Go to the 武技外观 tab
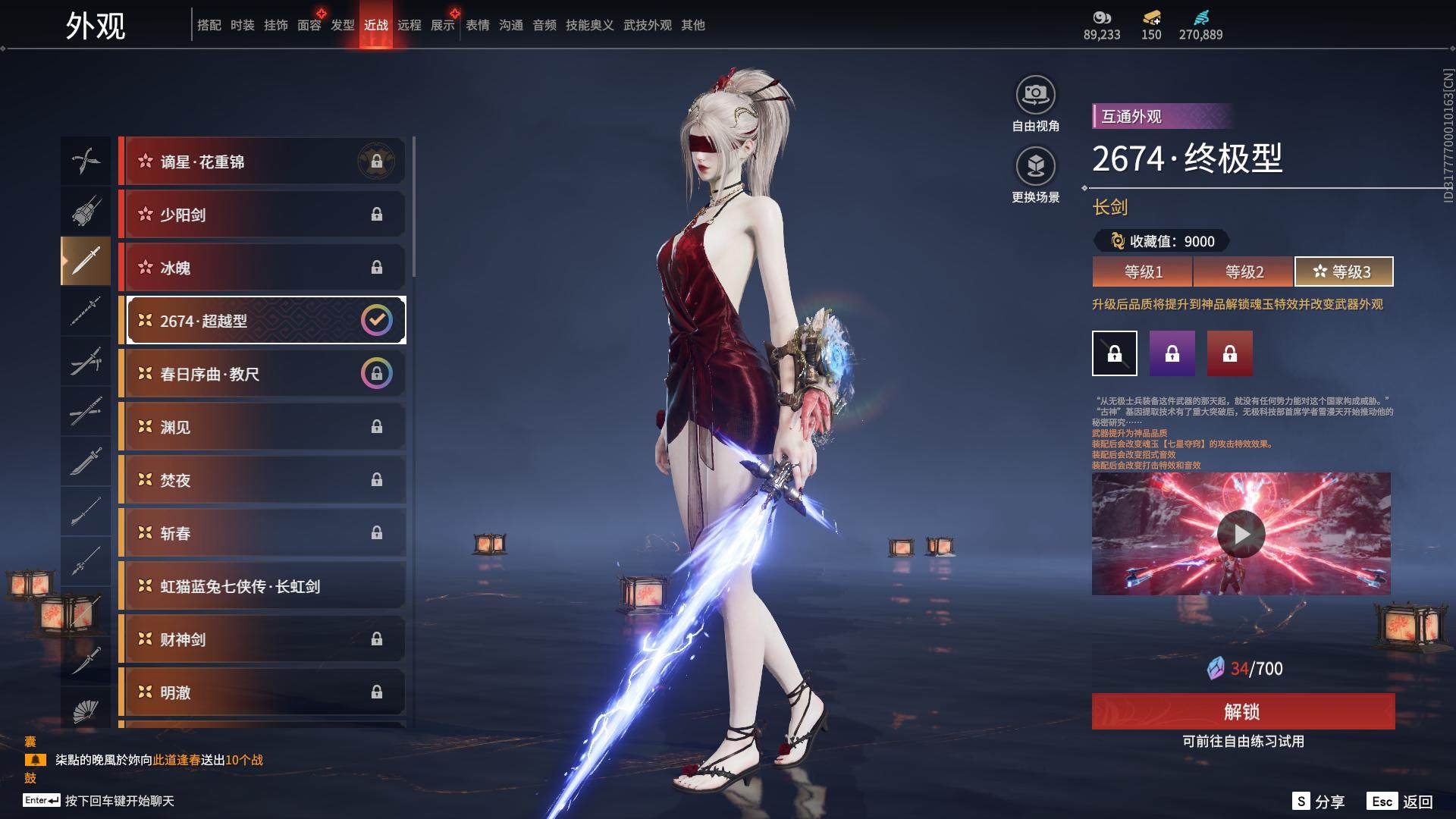 coord(647,25)
